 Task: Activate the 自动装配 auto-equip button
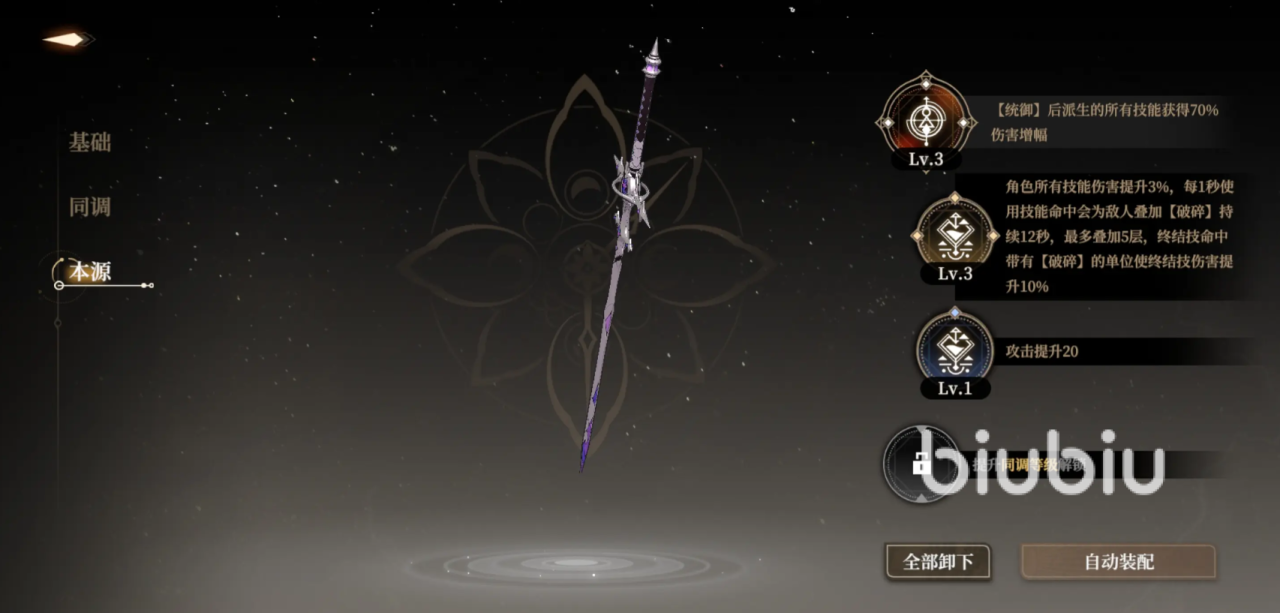1118,561
